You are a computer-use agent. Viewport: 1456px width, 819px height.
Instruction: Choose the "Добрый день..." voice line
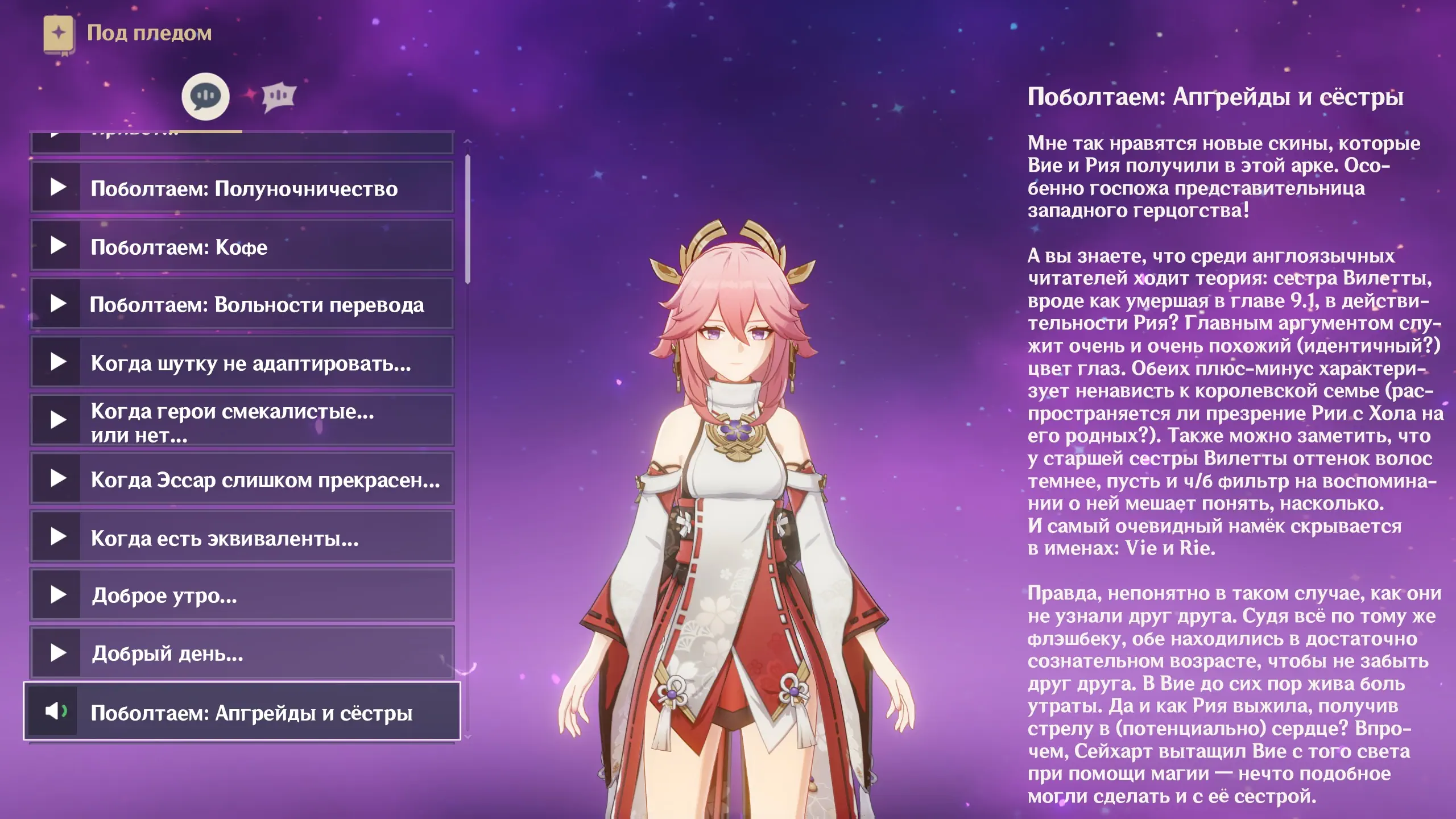(x=242, y=653)
